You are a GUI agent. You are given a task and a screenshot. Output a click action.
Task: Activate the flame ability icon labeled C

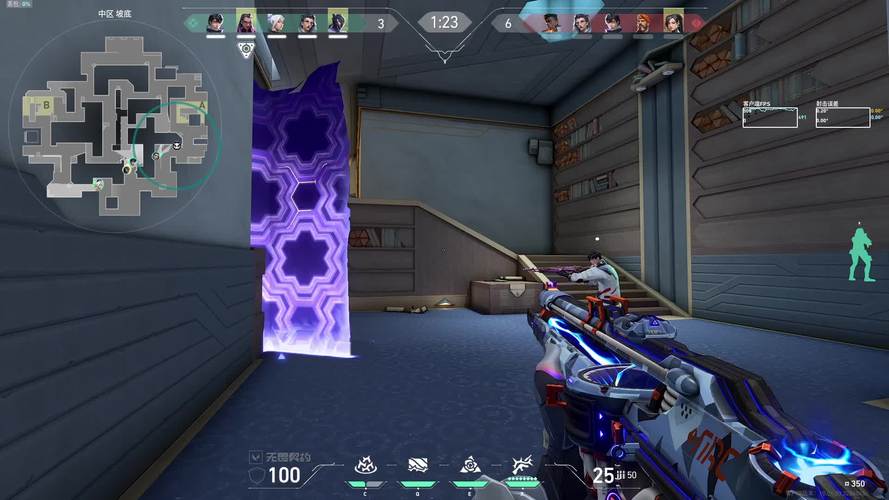pyautogui.click(x=366, y=465)
